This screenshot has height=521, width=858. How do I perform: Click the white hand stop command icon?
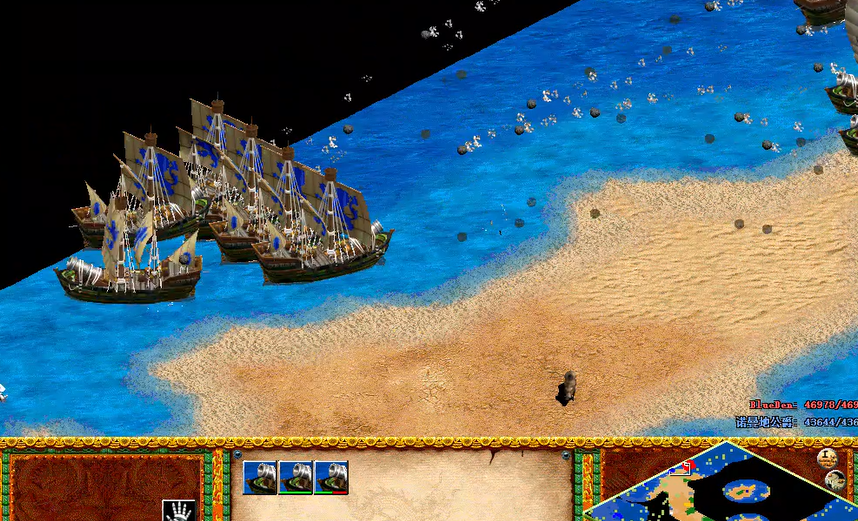(x=178, y=510)
